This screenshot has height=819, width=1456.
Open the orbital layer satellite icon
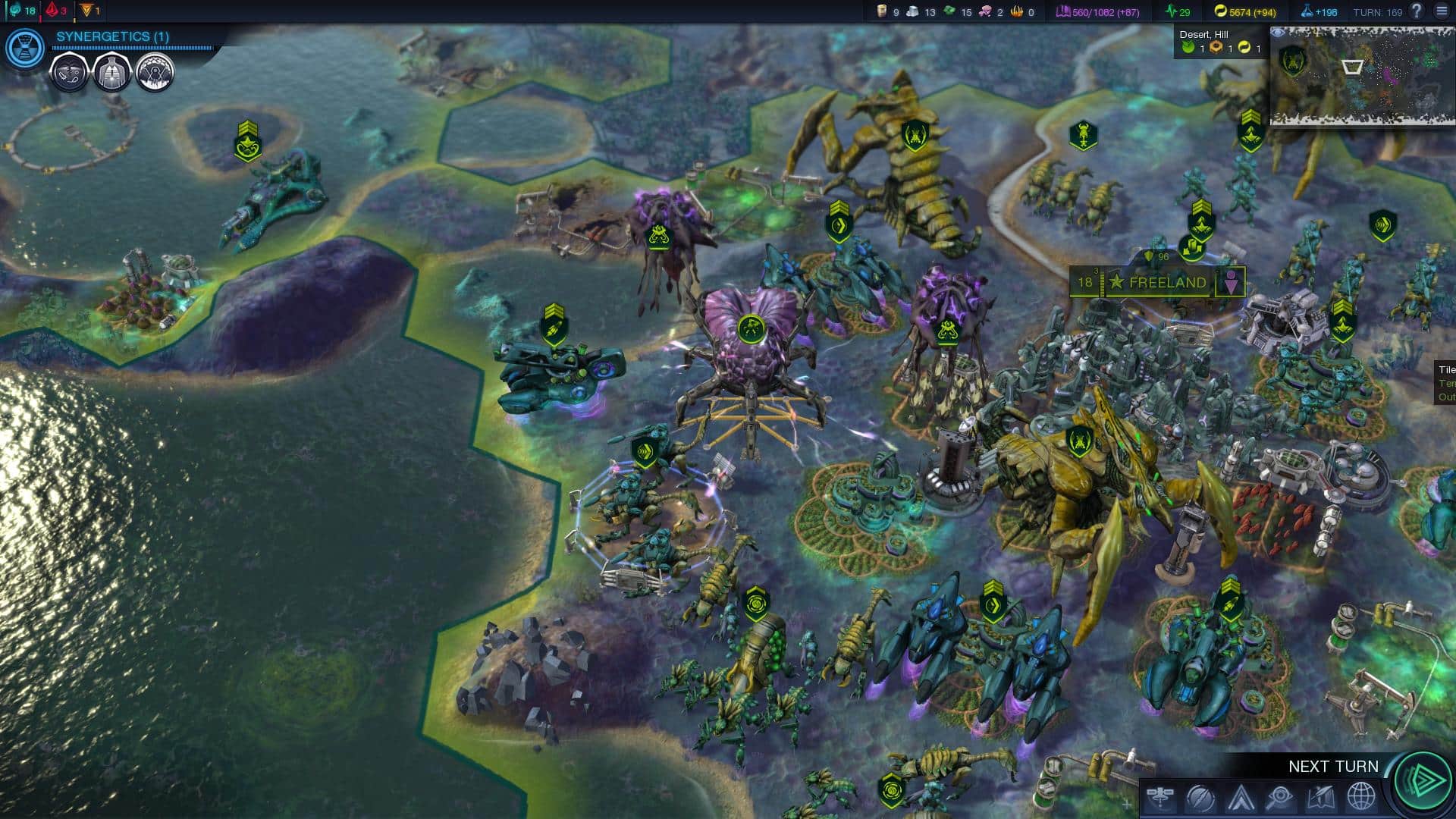(x=1160, y=795)
